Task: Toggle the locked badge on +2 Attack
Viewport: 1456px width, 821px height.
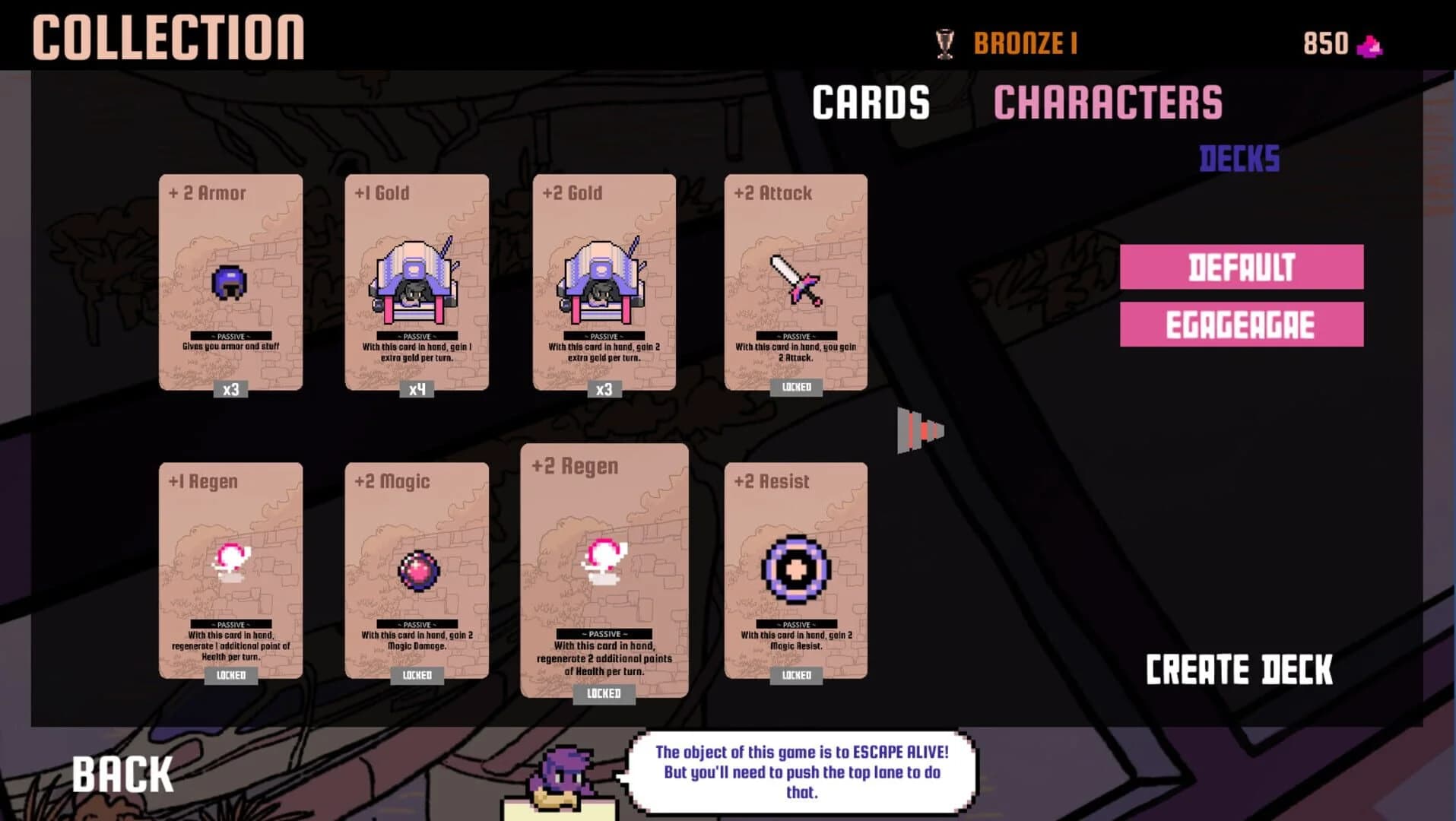Action: (796, 388)
